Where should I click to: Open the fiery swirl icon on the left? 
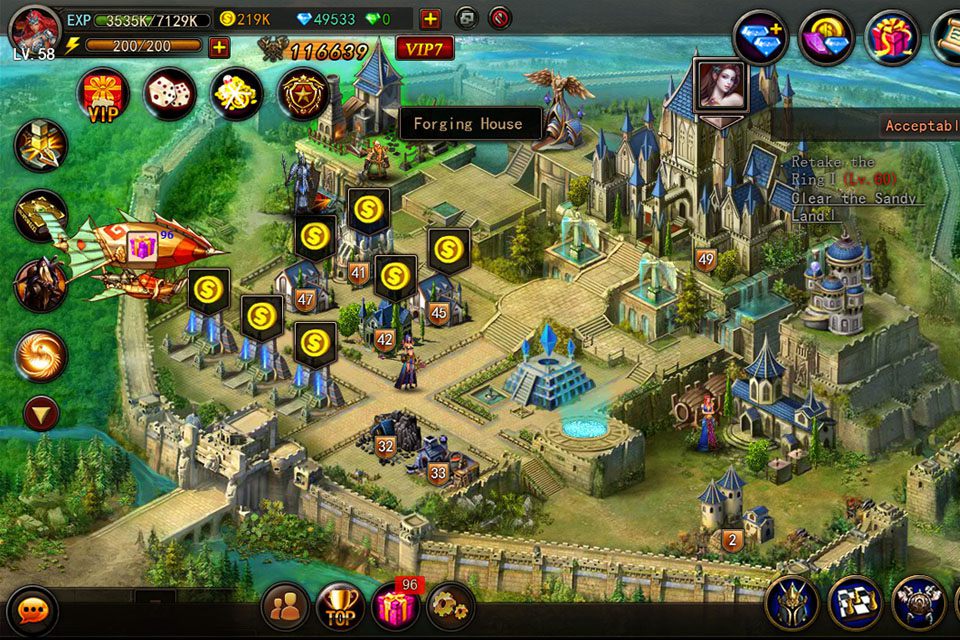point(41,356)
